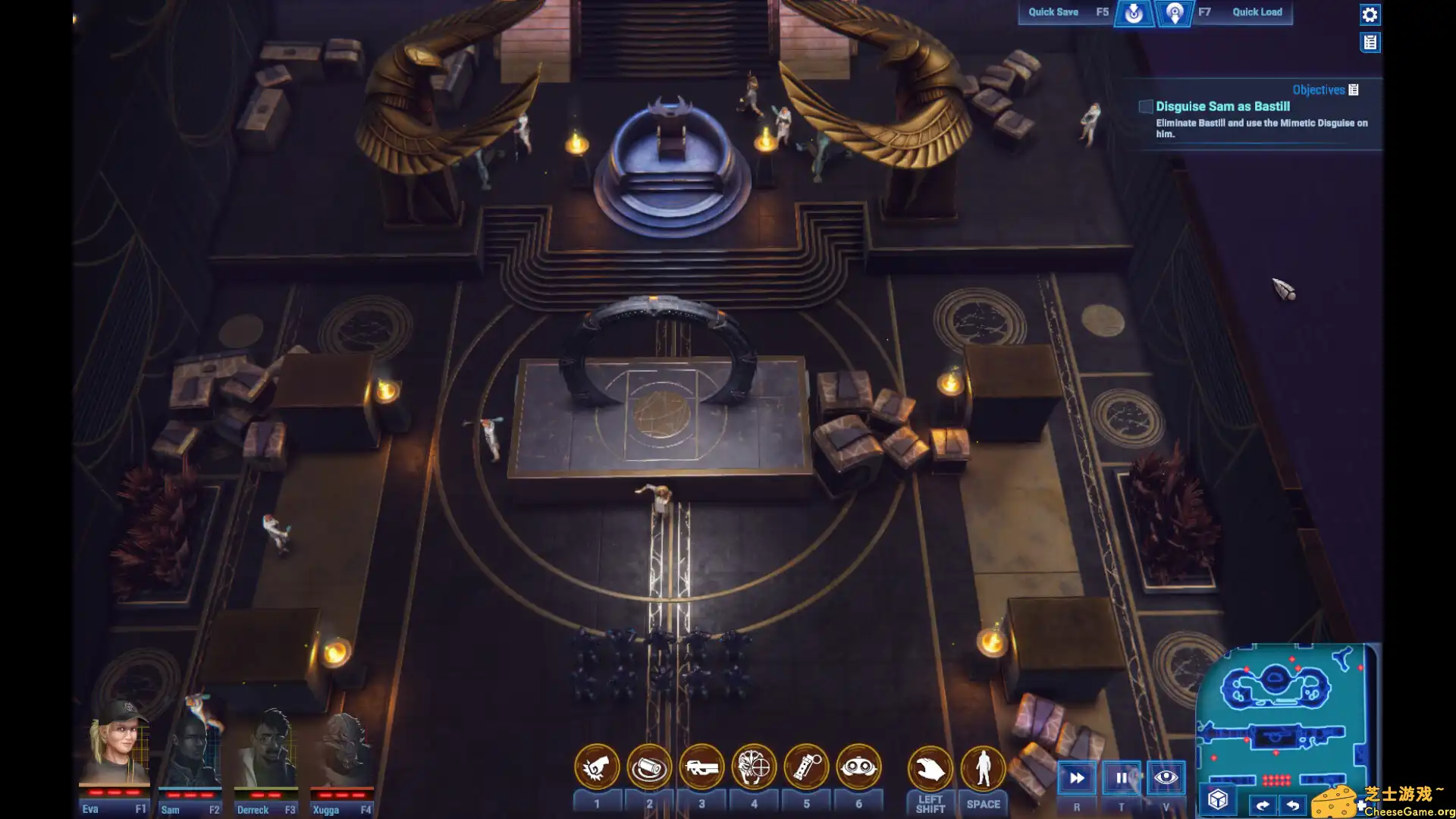Image resolution: width=1456 pixels, height=819 pixels.
Task: Toggle fast-forward game speed with the R icon
Action: pyautogui.click(x=1076, y=777)
